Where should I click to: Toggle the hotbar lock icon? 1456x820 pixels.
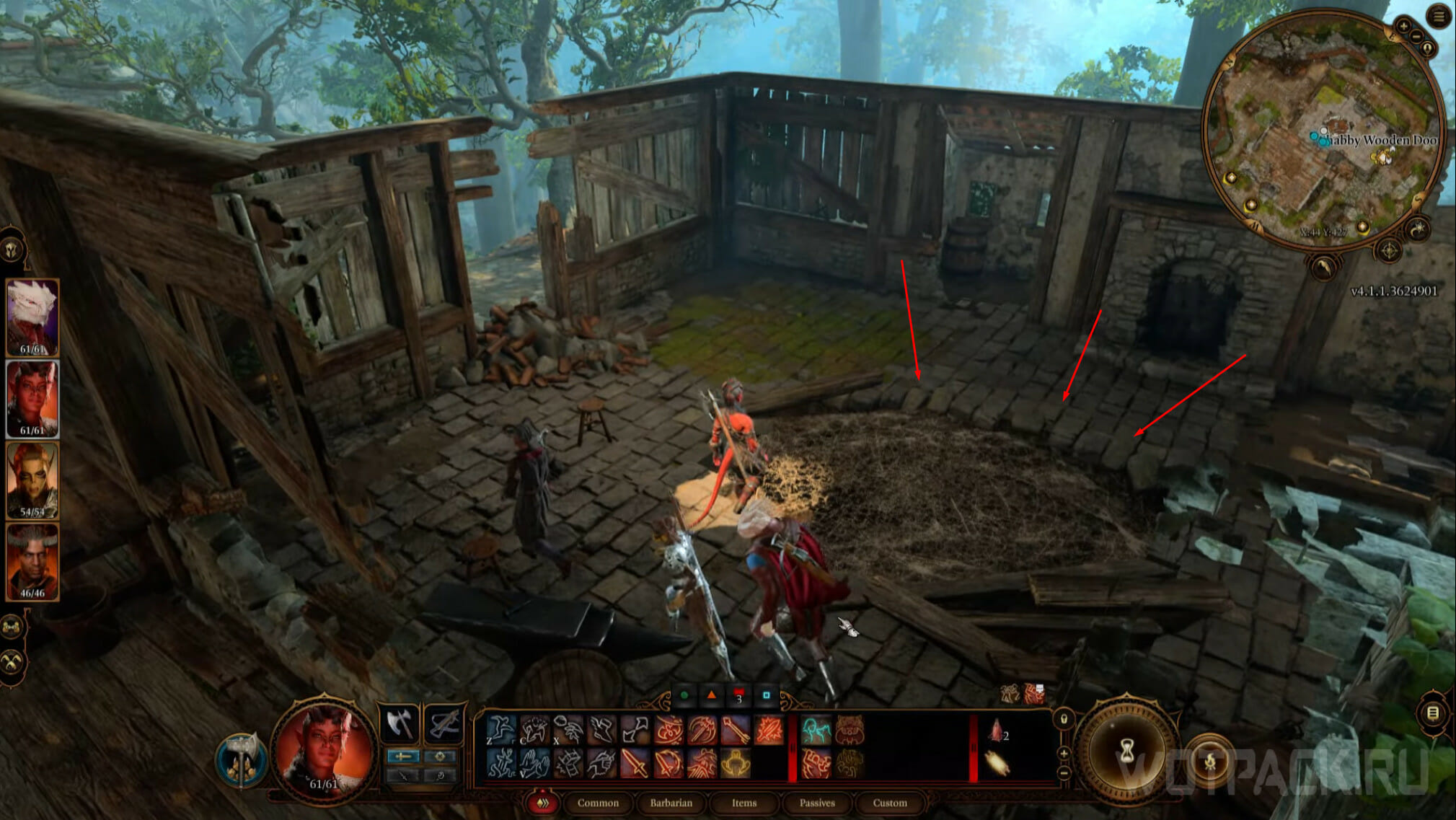click(1064, 719)
